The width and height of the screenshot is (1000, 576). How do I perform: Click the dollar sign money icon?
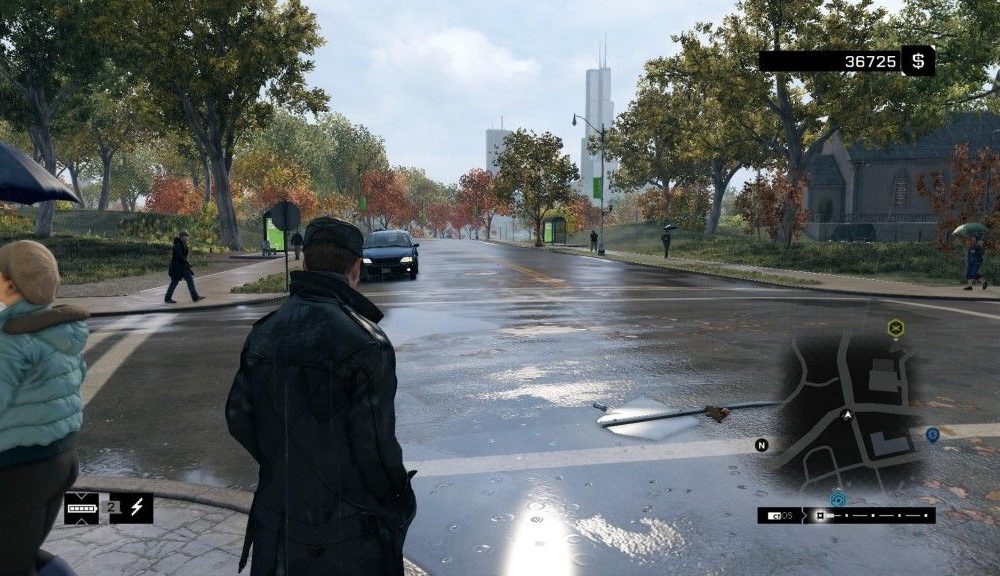click(x=918, y=61)
